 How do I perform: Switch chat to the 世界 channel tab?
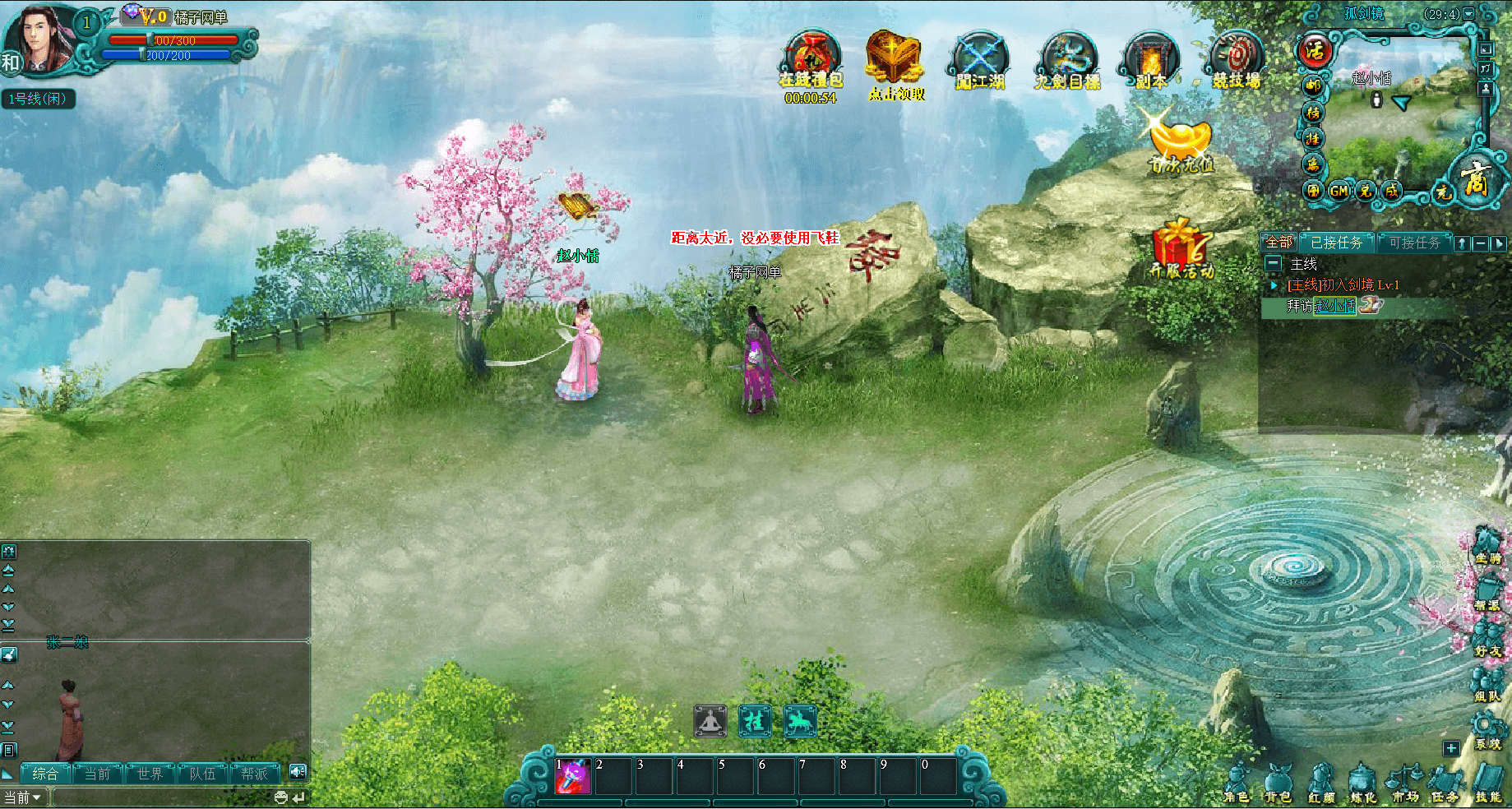tap(150, 774)
